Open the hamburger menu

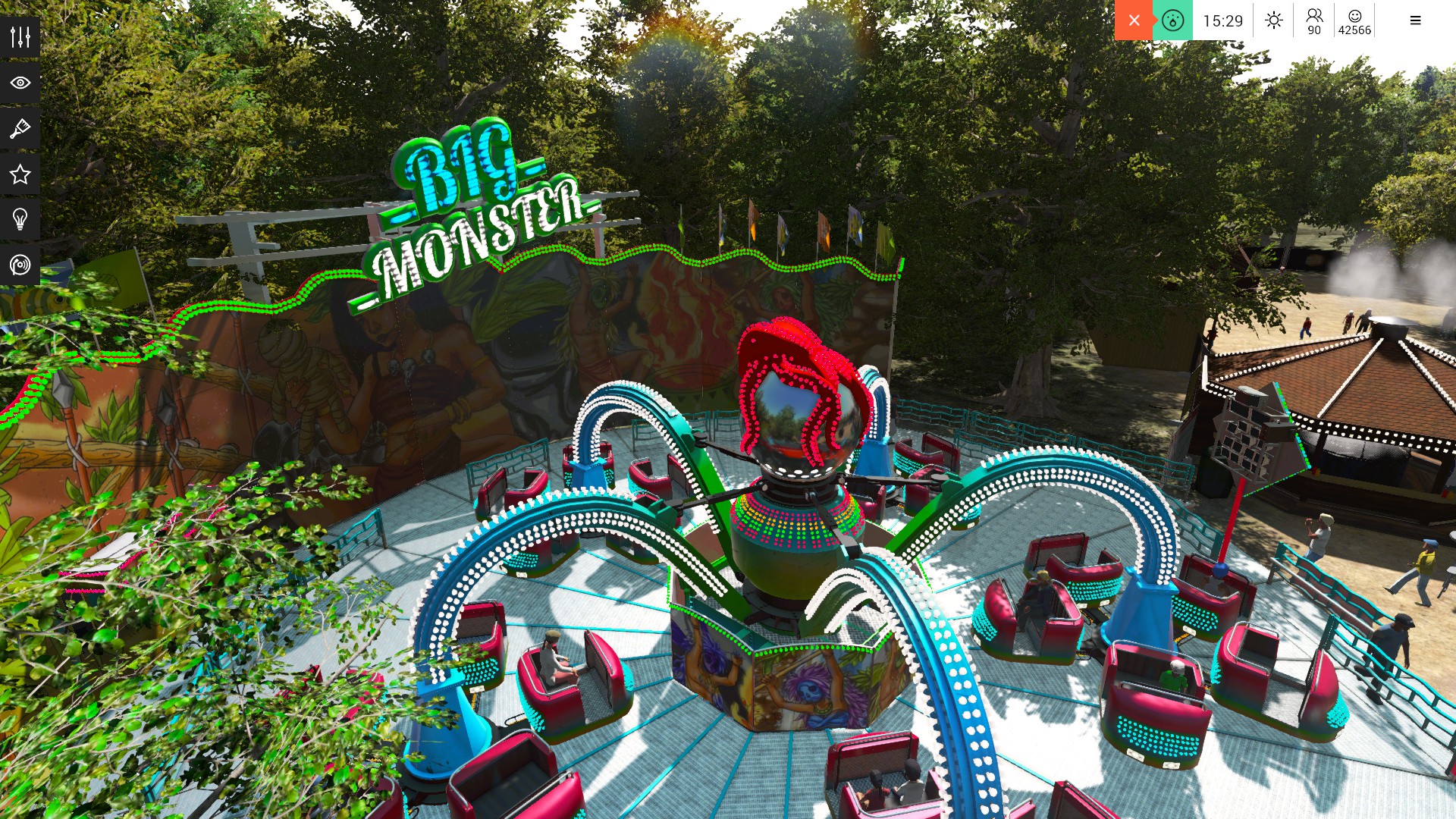[x=1415, y=20]
